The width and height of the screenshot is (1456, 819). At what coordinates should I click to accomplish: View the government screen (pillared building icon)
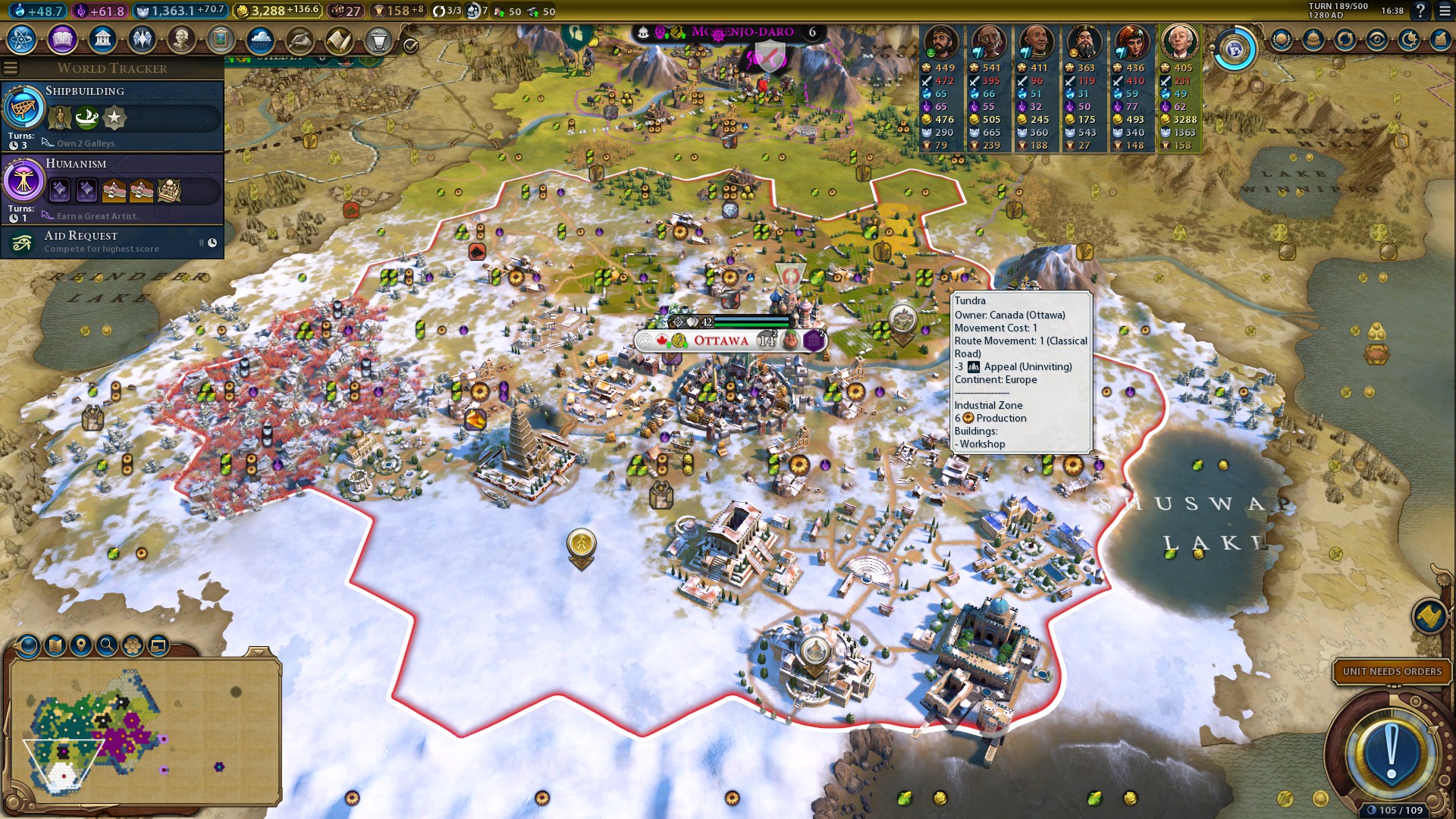pyautogui.click(x=102, y=39)
